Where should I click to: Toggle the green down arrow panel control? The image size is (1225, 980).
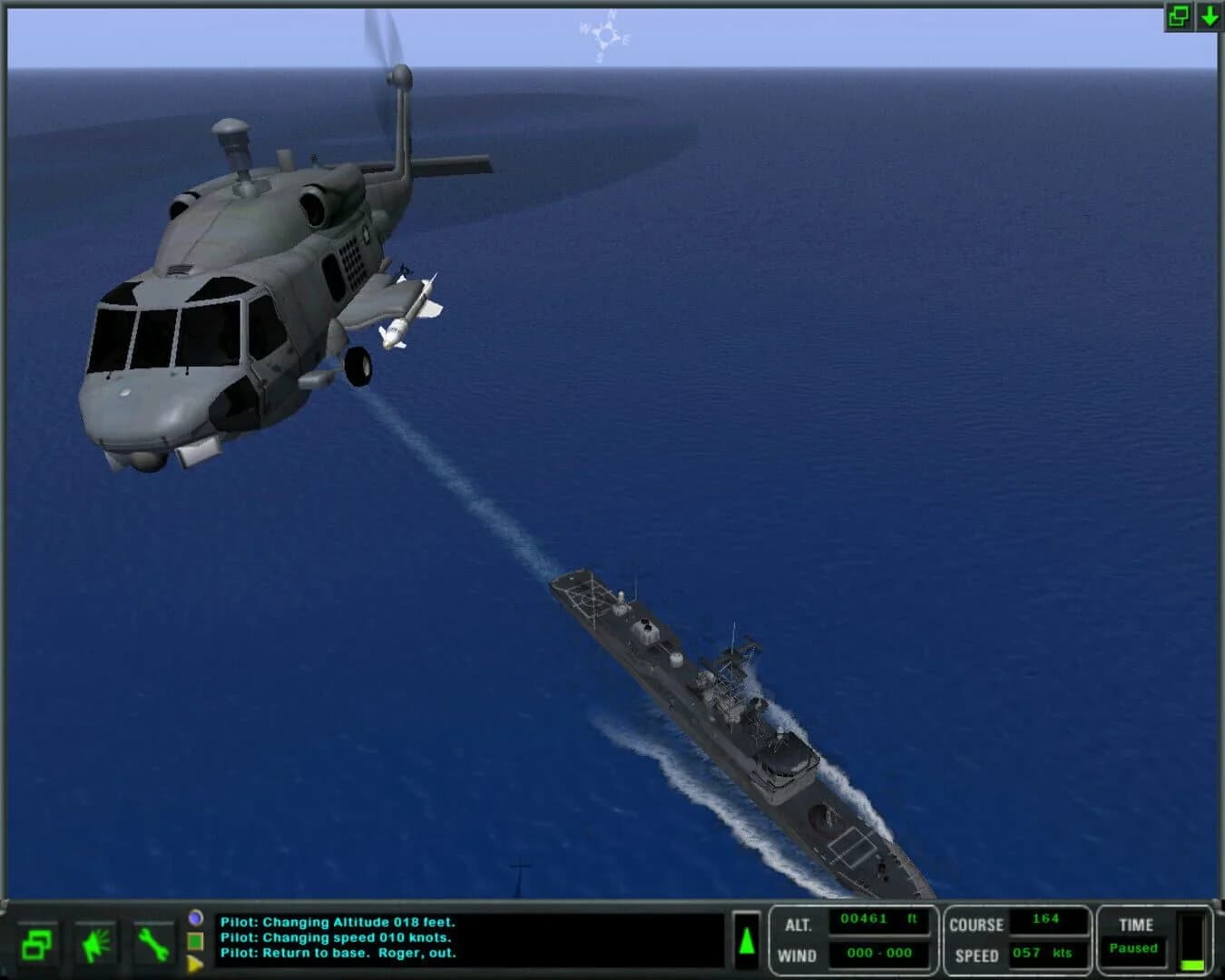point(1210,15)
